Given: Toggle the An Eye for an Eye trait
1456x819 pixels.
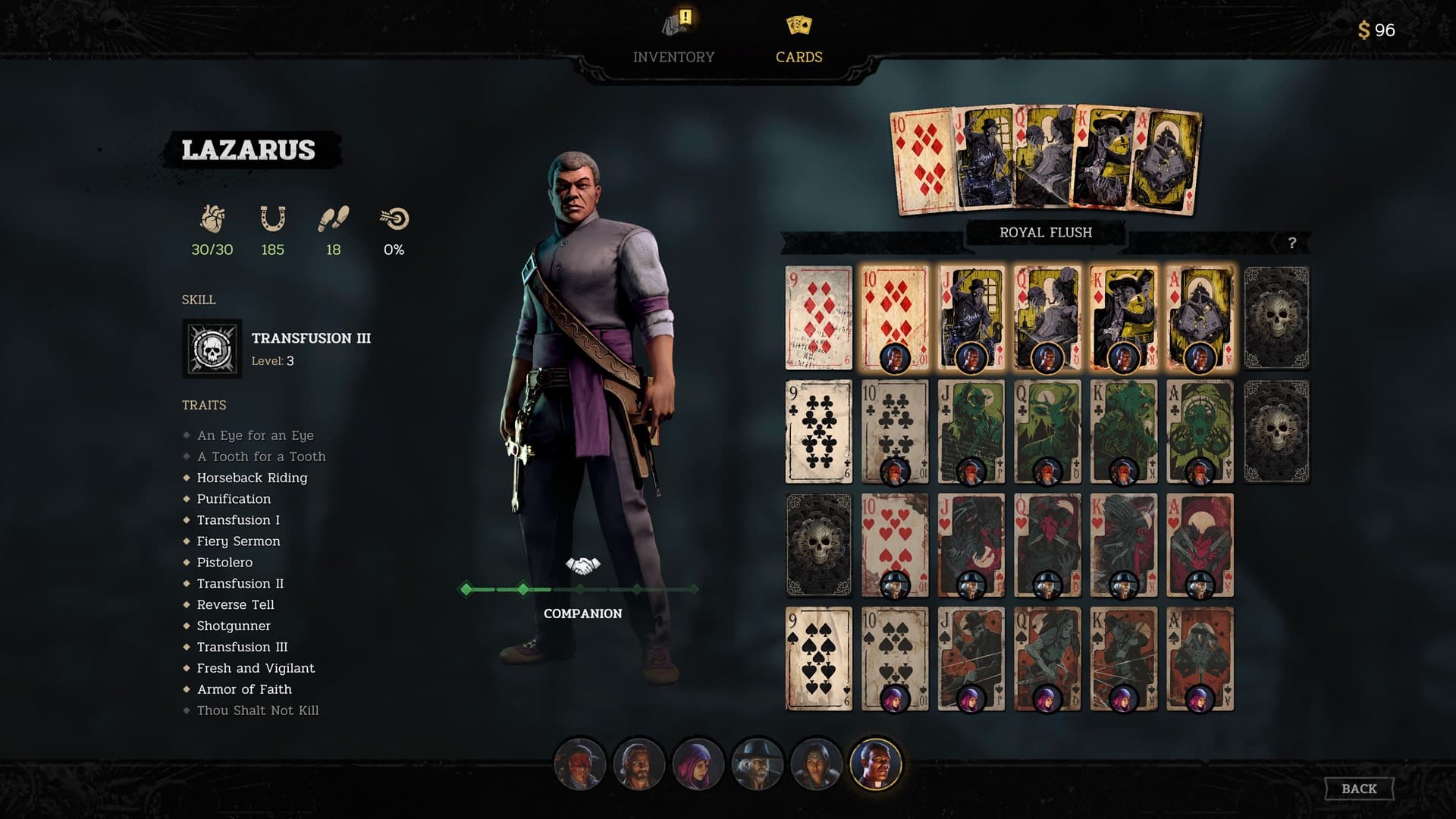Looking at the screenshot, I should click(x=256, y=435).
